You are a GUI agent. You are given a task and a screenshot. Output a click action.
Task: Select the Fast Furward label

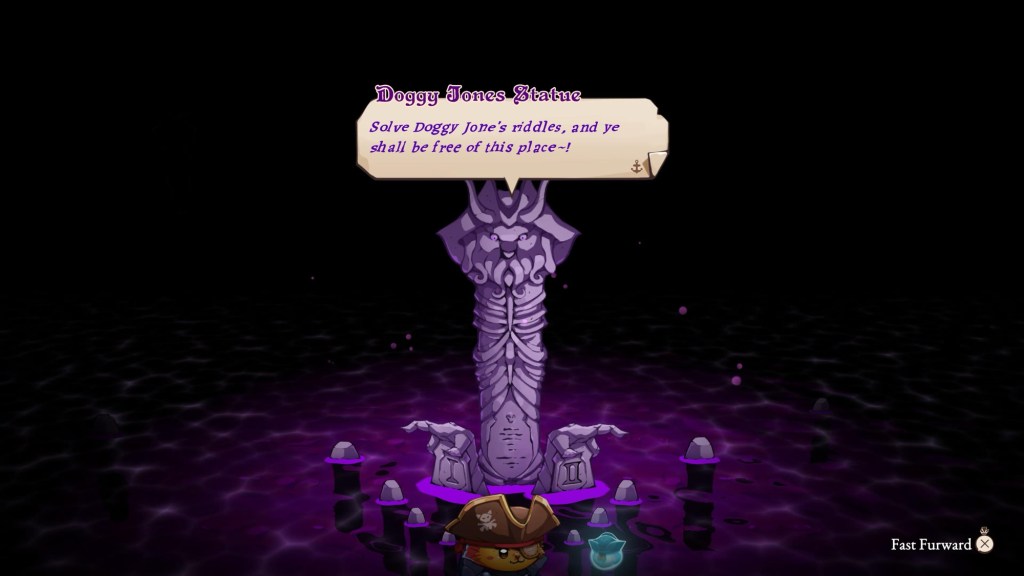[931, 545]
